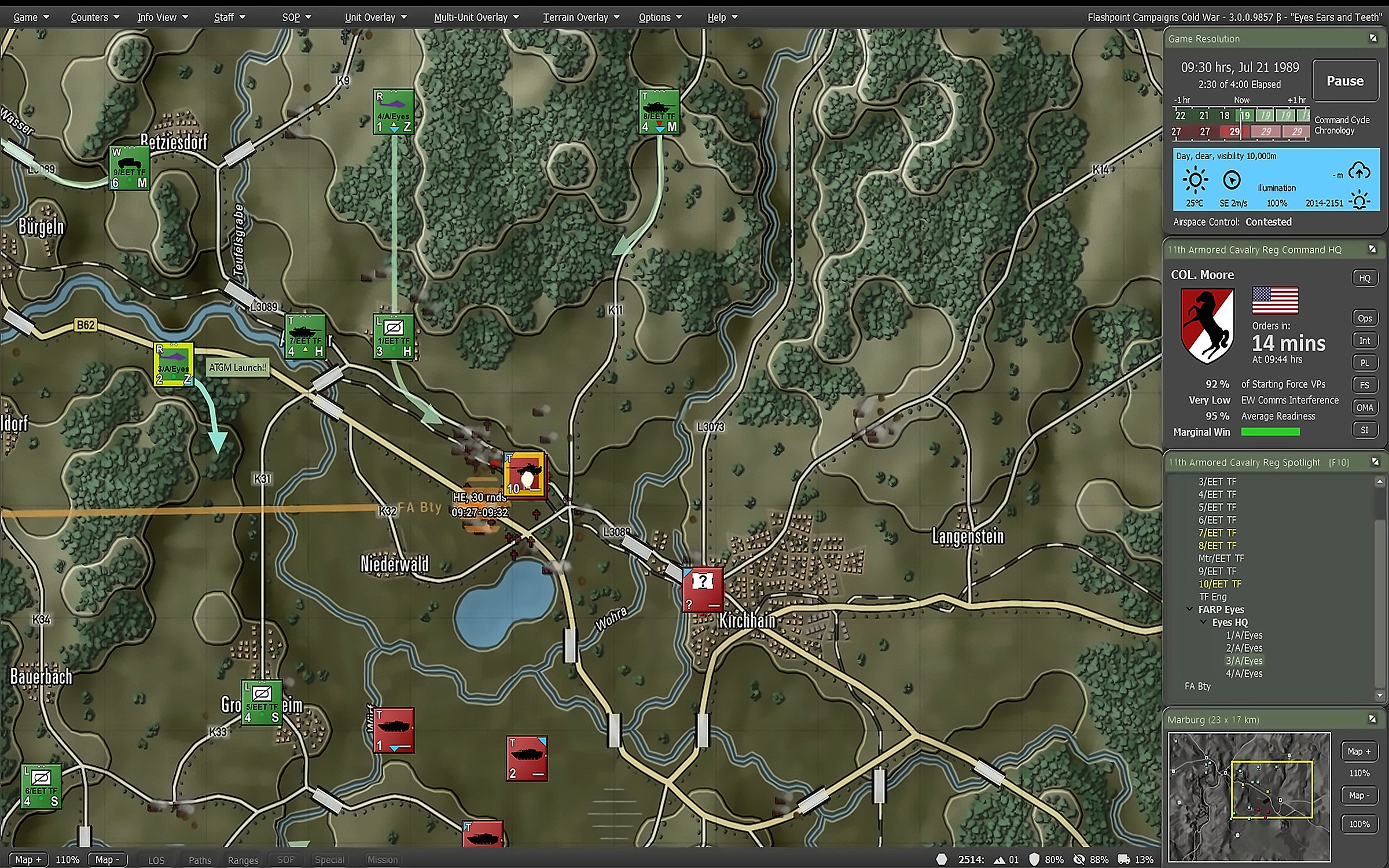Open the Terrain Overlay menu

580,17
